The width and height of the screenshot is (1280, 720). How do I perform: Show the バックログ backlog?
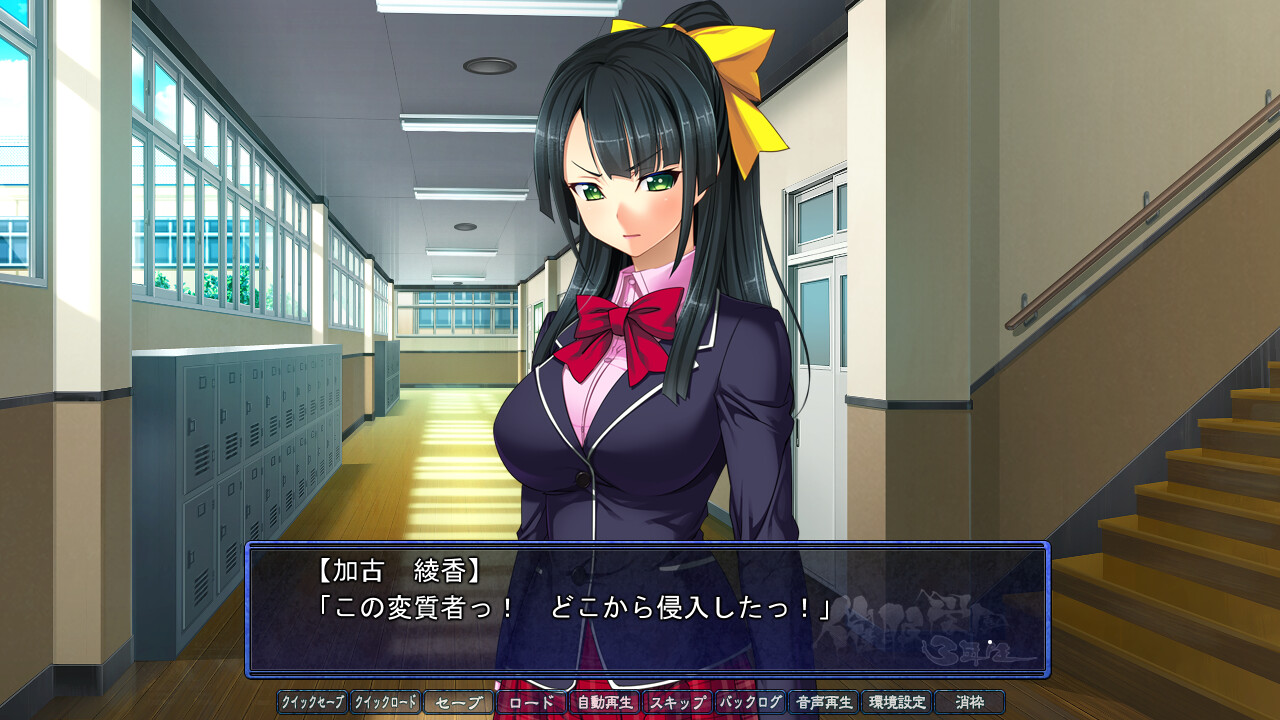[751, 702]
